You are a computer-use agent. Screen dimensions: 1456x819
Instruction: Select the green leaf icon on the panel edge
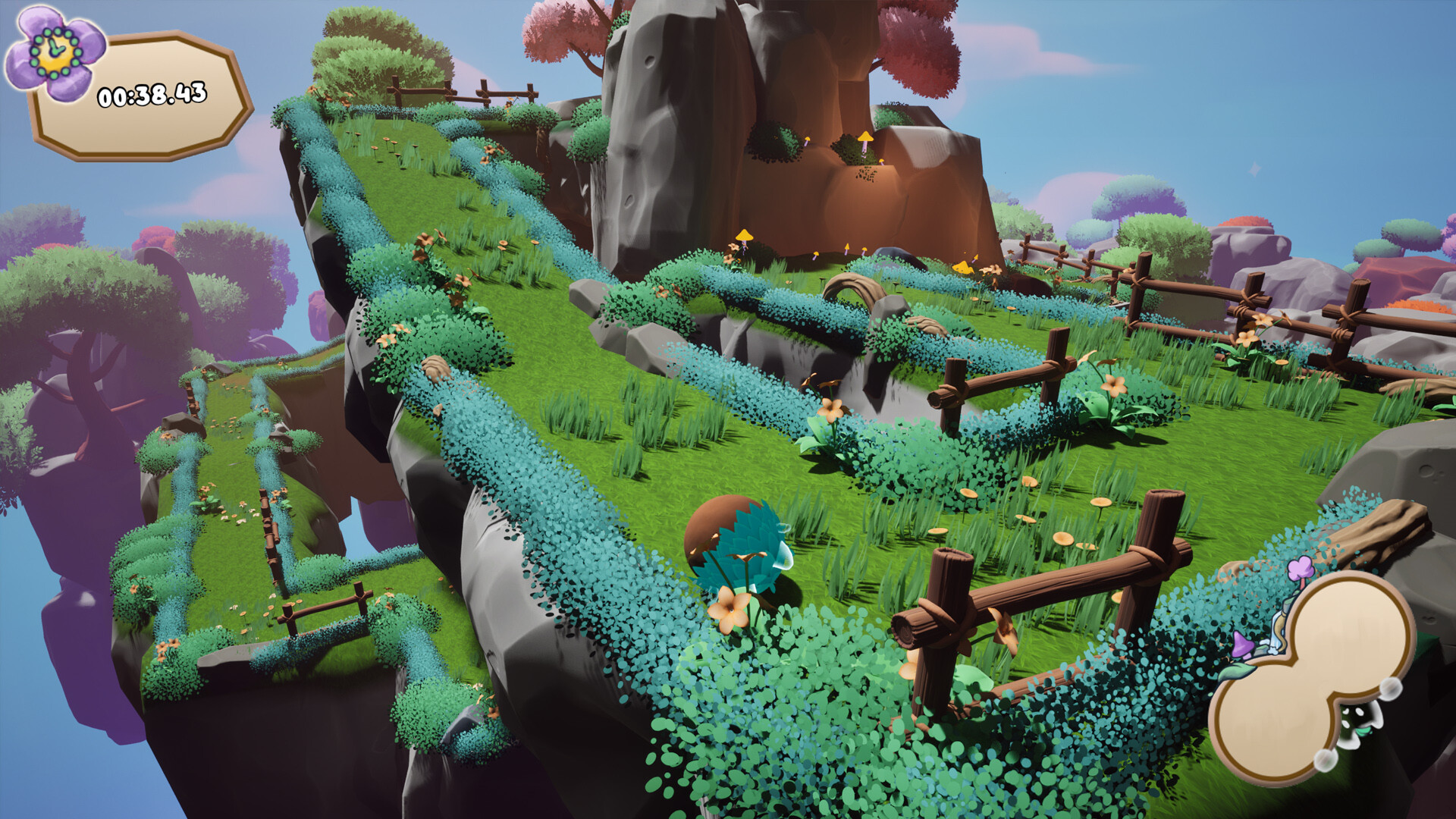(x=1236, y=671)
